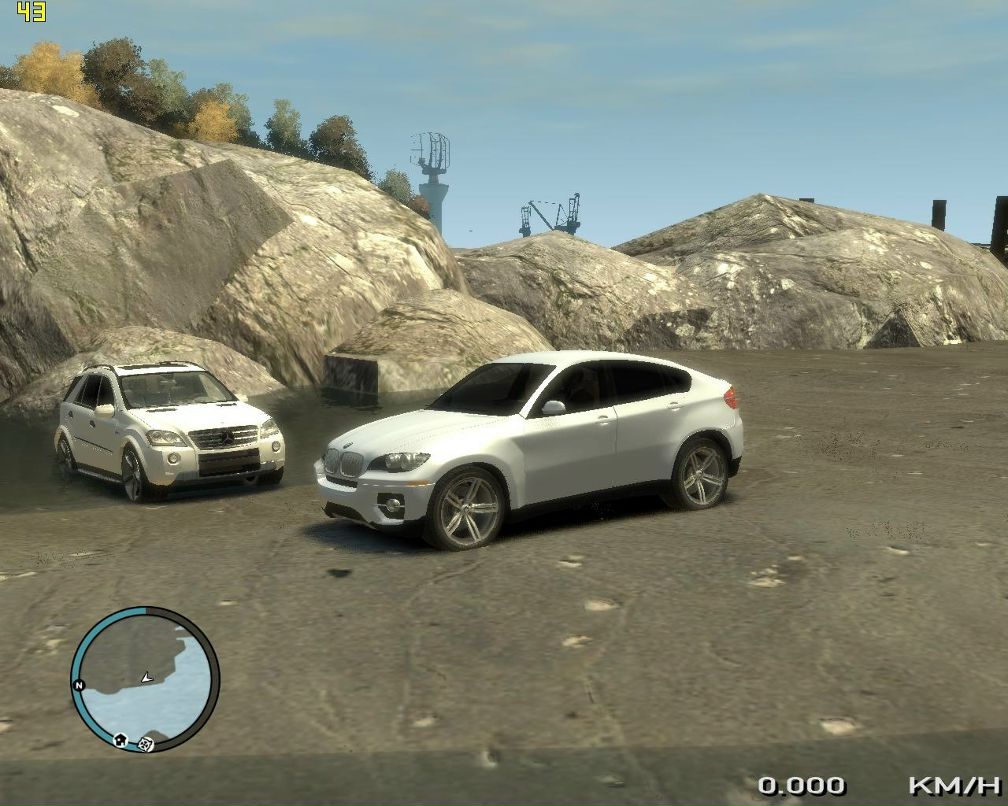The image size is (1008, 806).
Task: Click the North compass marker on the radar
Action: coord(77,685)
